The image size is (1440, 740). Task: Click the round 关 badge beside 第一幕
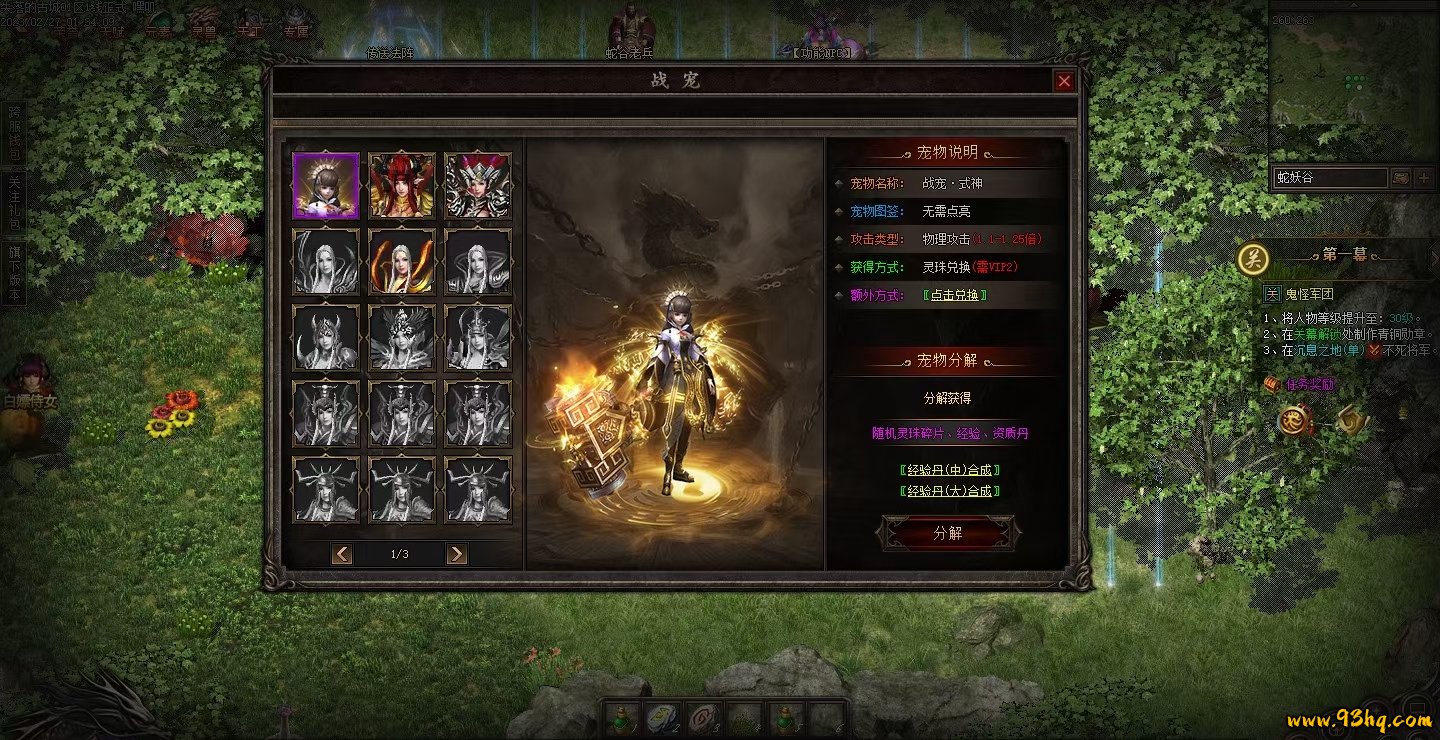[1252, 258]
